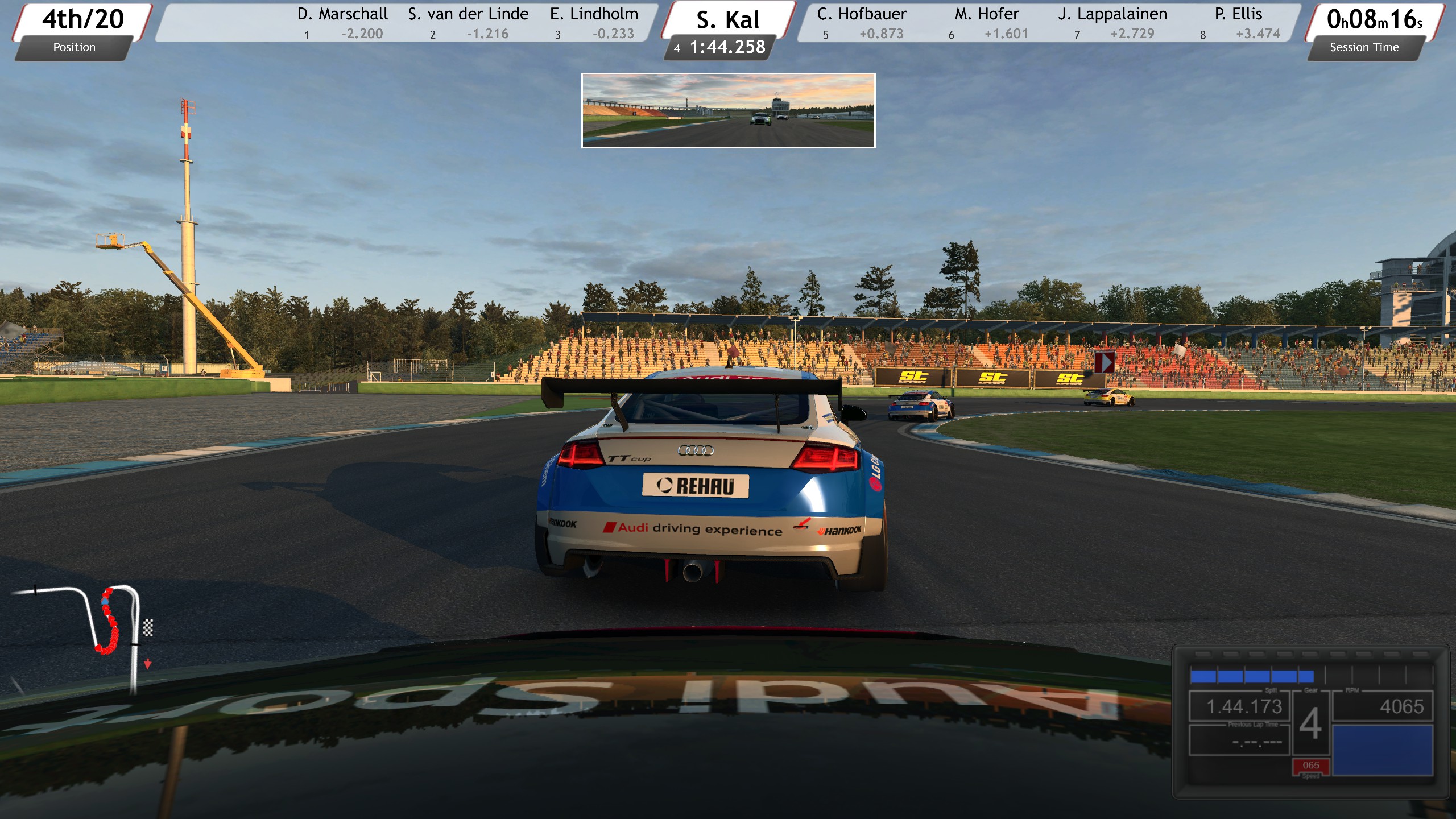Choose C. Hofbauer's standings entry

coord(862,23)
